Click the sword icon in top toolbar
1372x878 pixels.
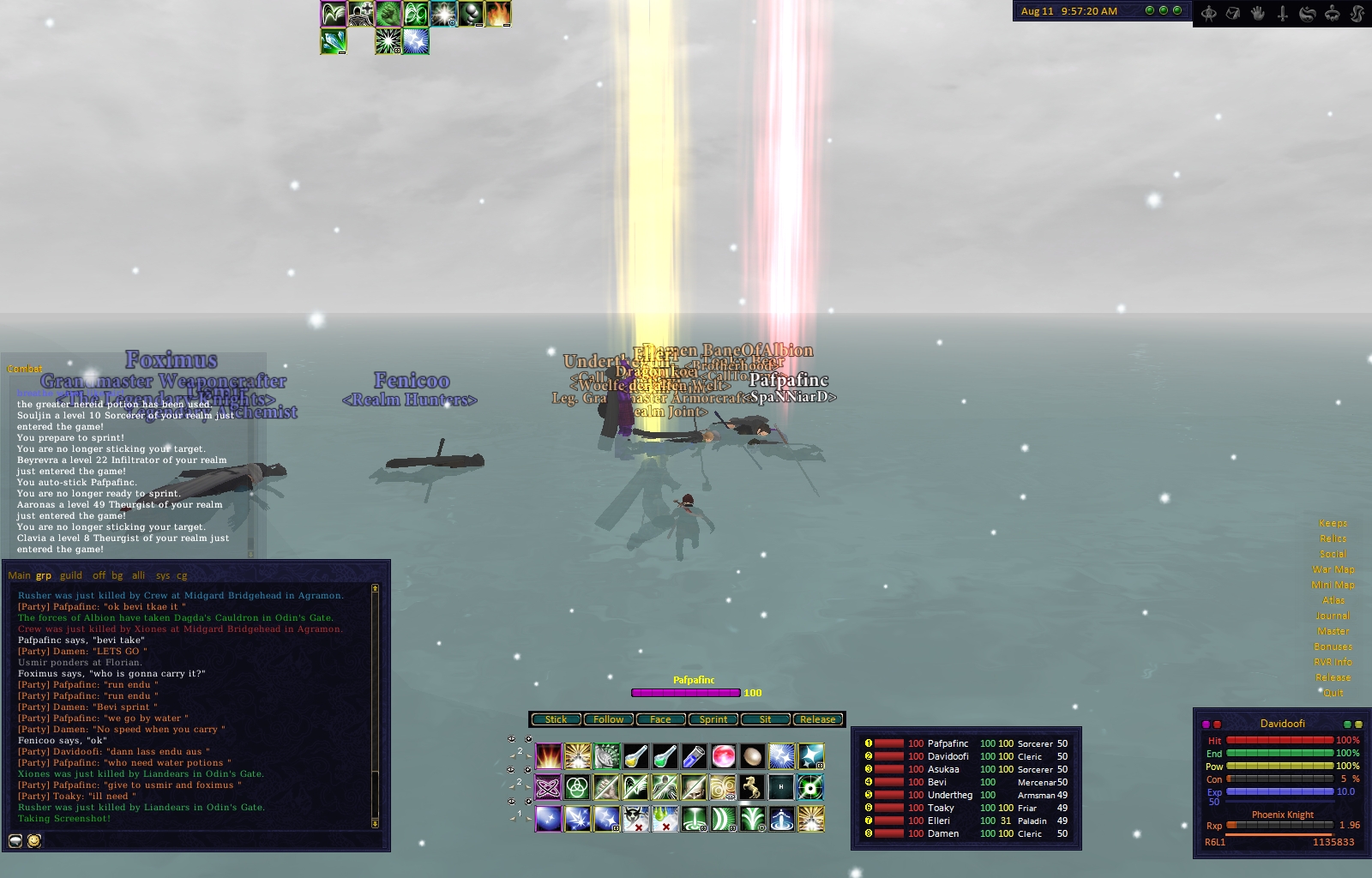pyautogui.click(x=1283, y=13)
